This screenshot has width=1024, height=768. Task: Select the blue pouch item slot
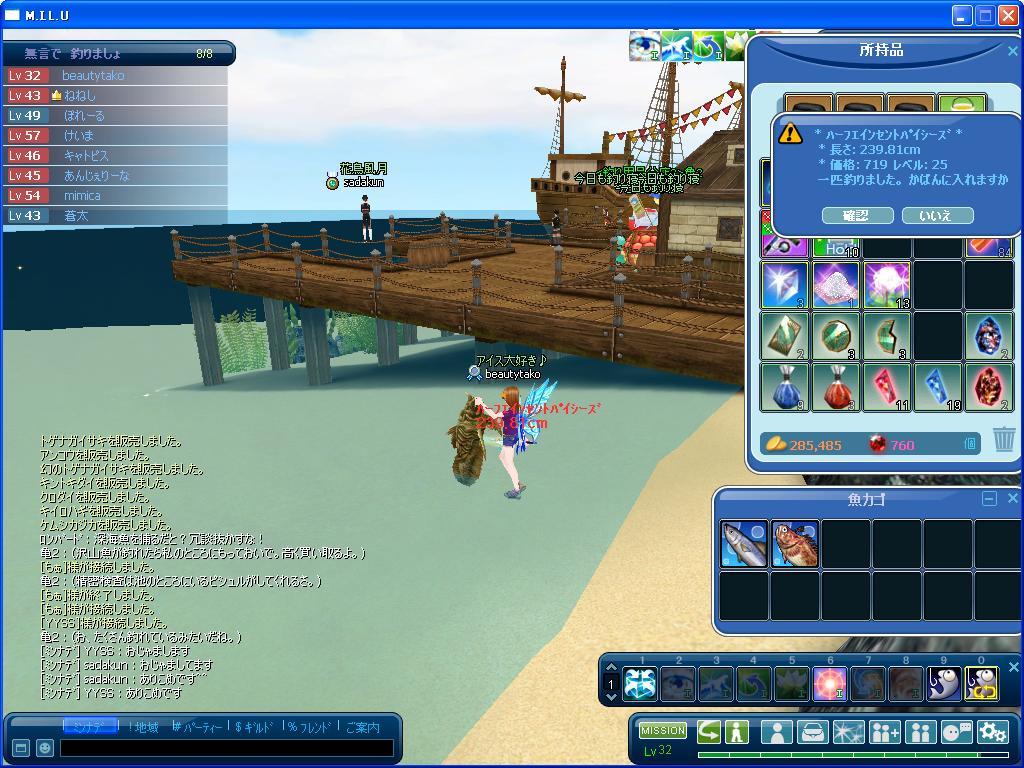(x=785, y=387)
